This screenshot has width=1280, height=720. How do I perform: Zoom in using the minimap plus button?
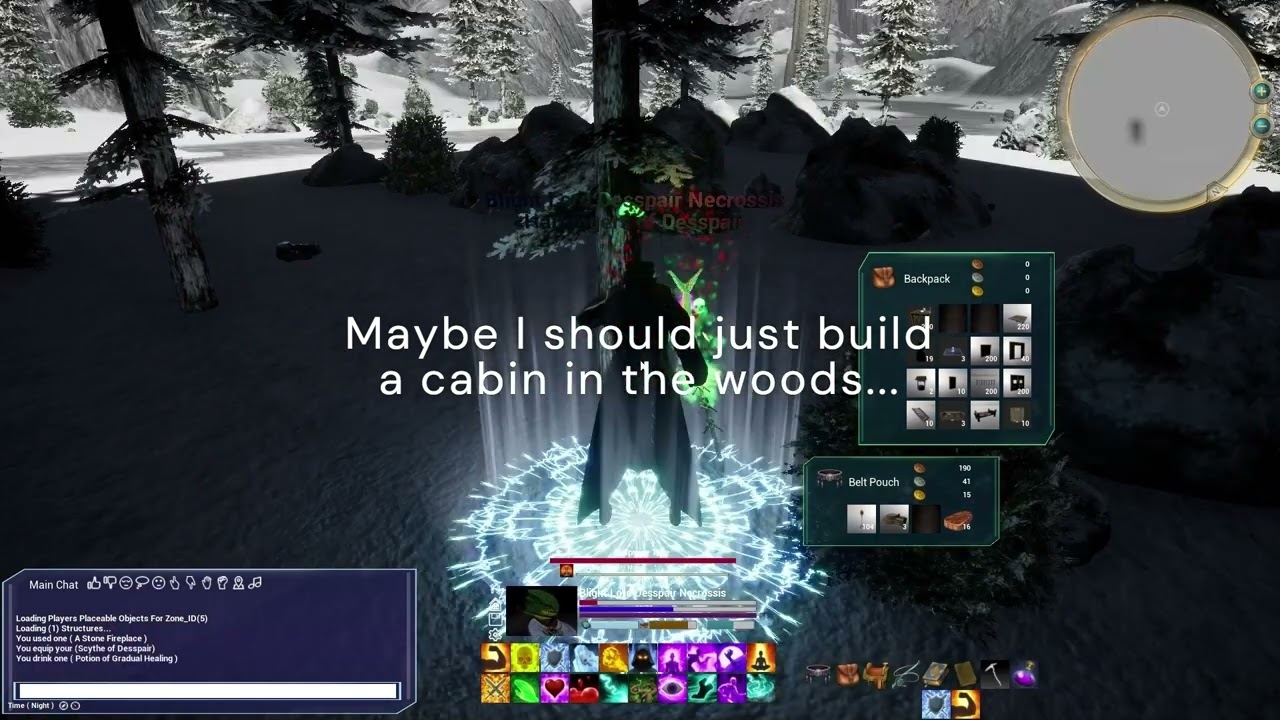pyautogui.click(x=1260, y=92)
